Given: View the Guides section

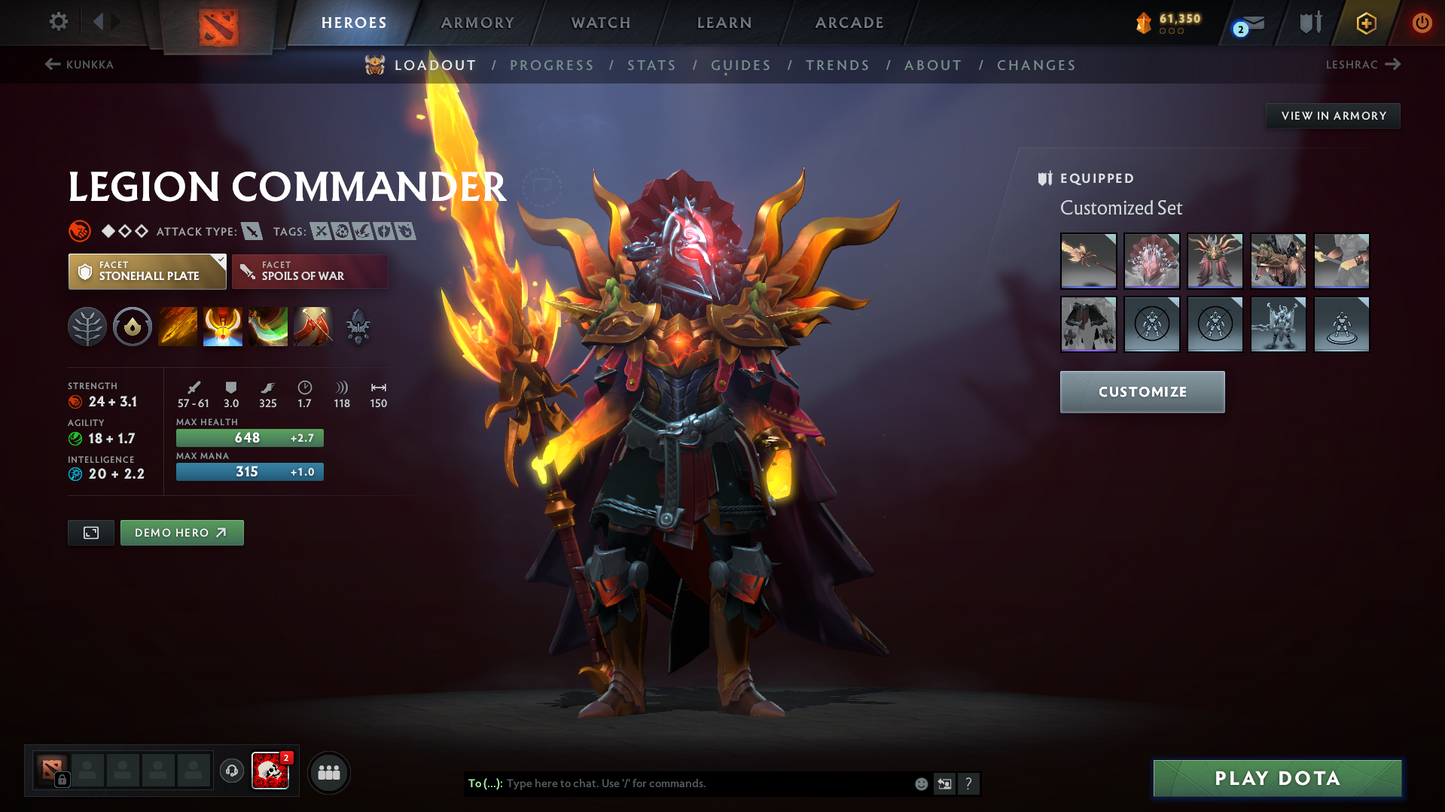Looking at the screenshot, I should [740, 65].
